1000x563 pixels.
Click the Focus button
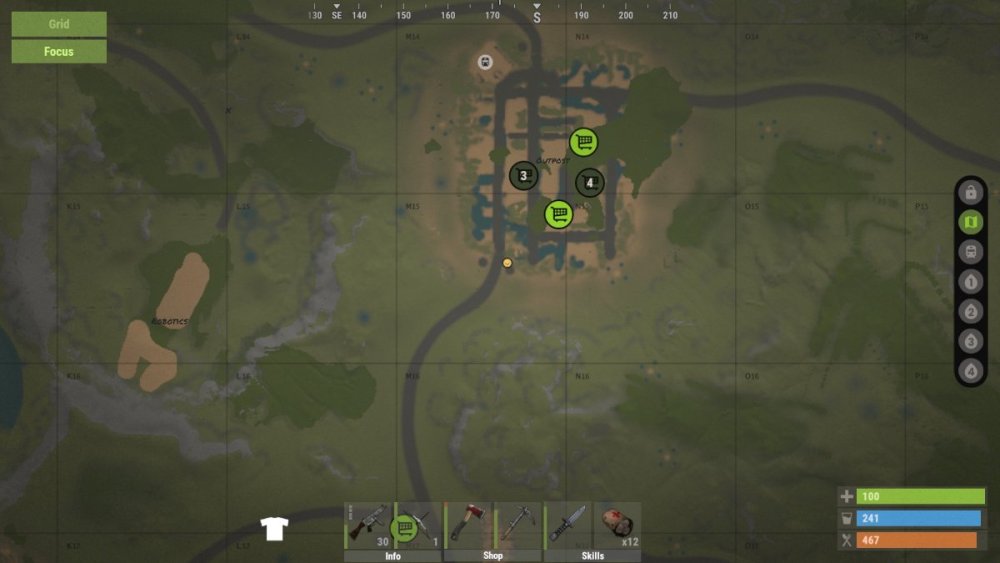[x=58, y=51]
